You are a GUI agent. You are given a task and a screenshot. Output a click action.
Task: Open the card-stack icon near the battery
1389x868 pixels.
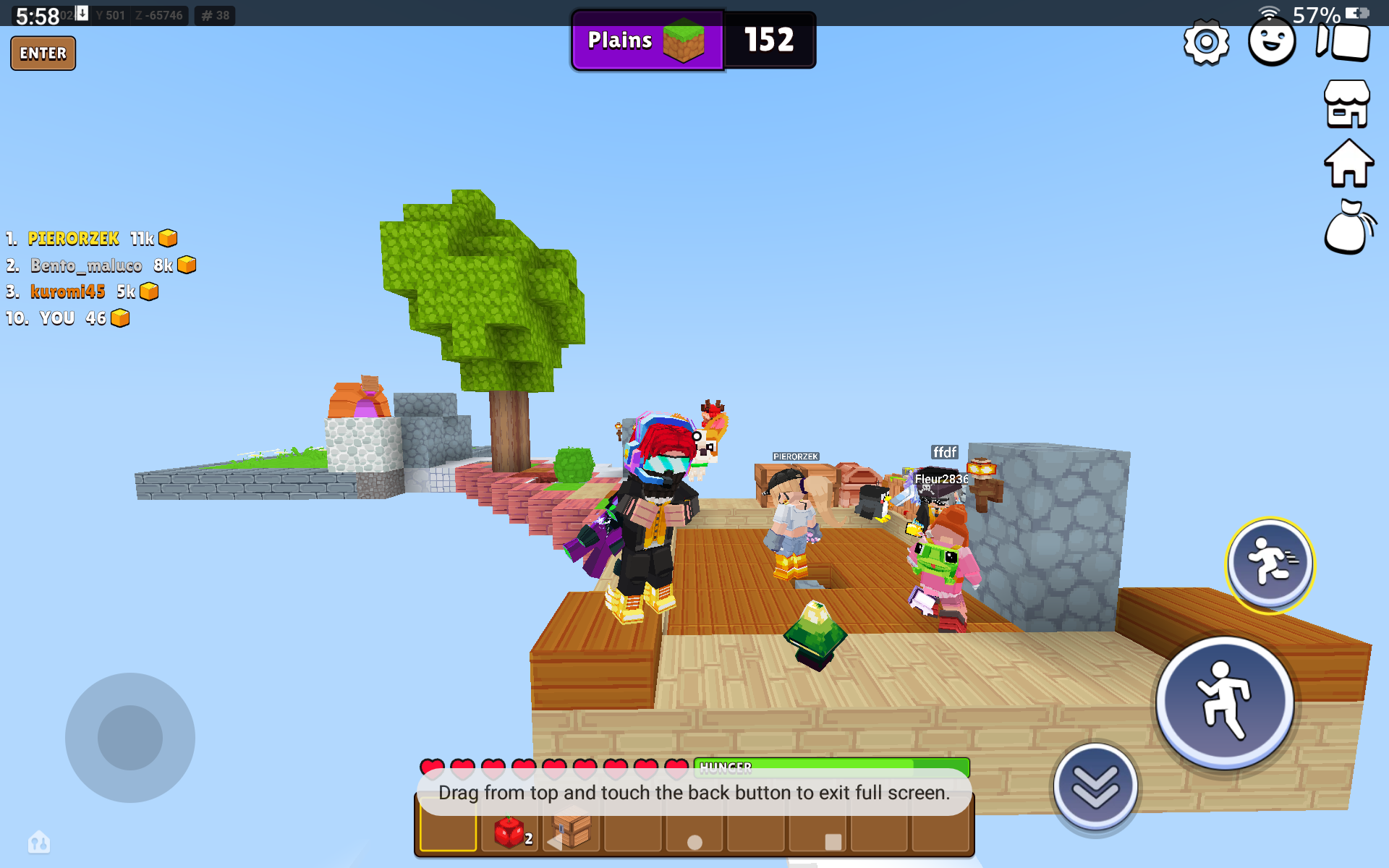[x=1344, y=42]
